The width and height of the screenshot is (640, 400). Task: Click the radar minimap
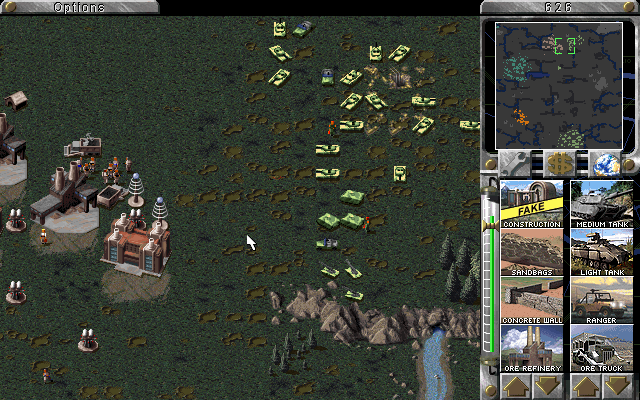[x=558, y=84]
